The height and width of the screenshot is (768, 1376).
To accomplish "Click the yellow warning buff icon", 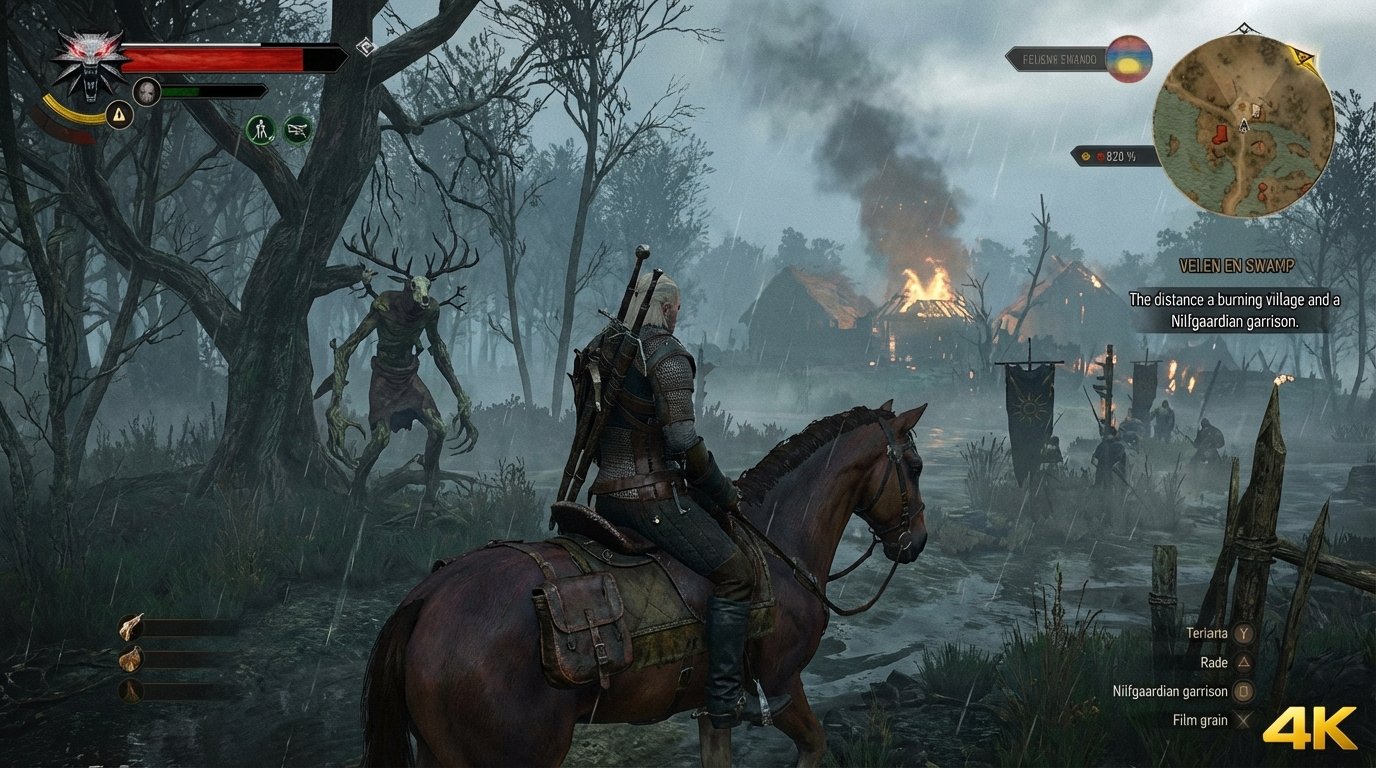I will tap(118, 115).
